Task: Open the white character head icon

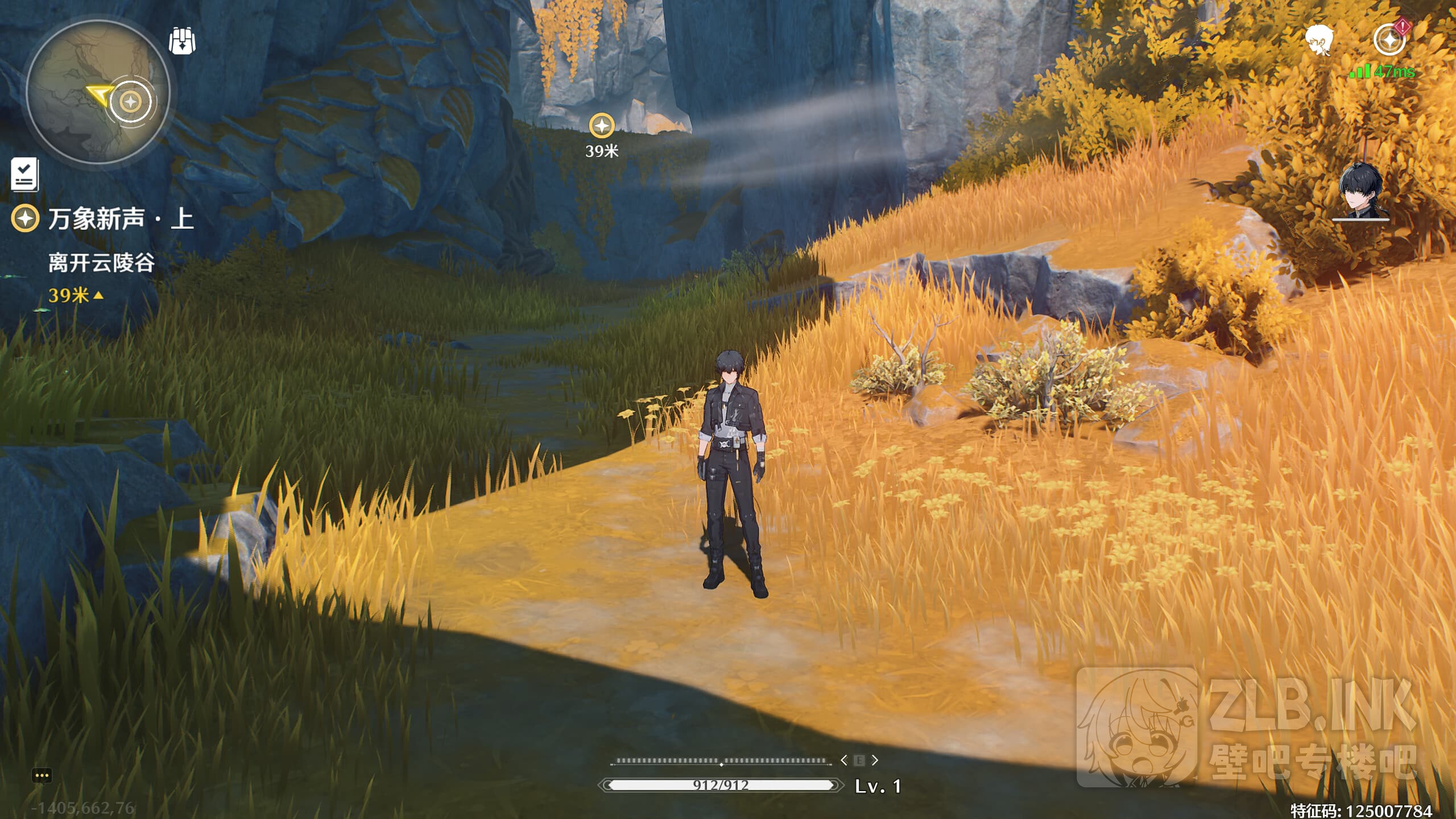Action: pyautogui.click(x=1318, y=40)
